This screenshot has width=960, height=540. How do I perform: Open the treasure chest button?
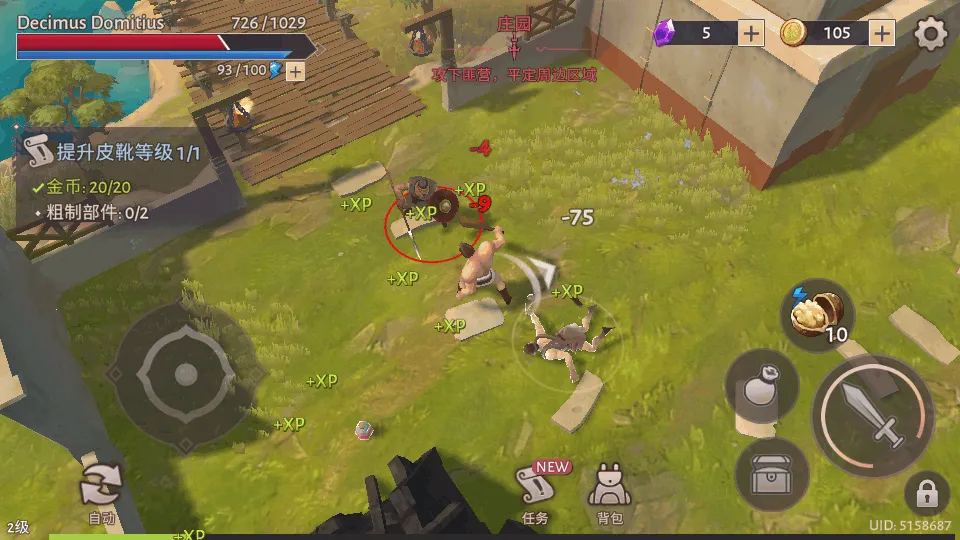click(772, 476)
